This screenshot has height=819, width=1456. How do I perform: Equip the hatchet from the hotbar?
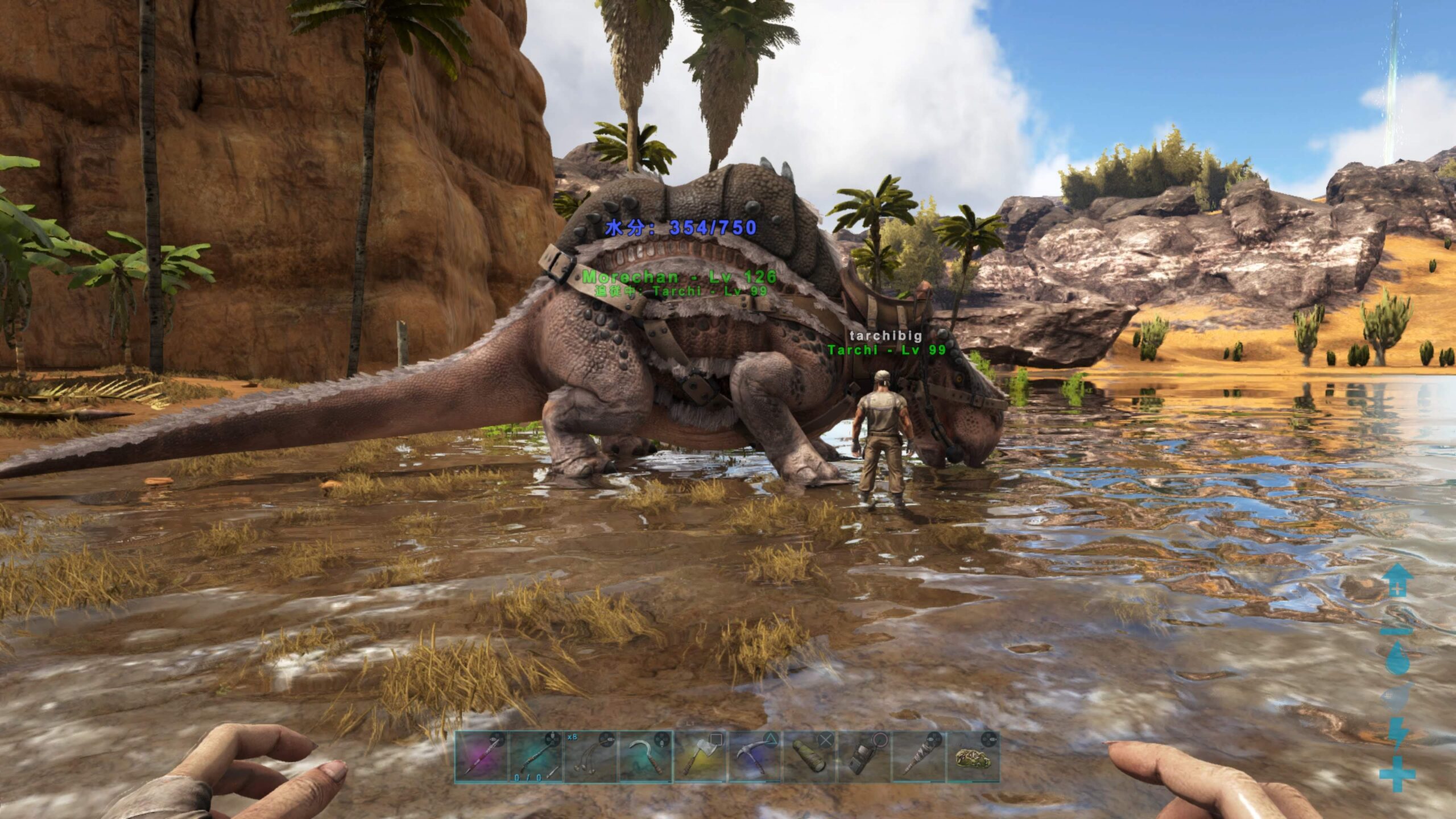click(700, 756)
